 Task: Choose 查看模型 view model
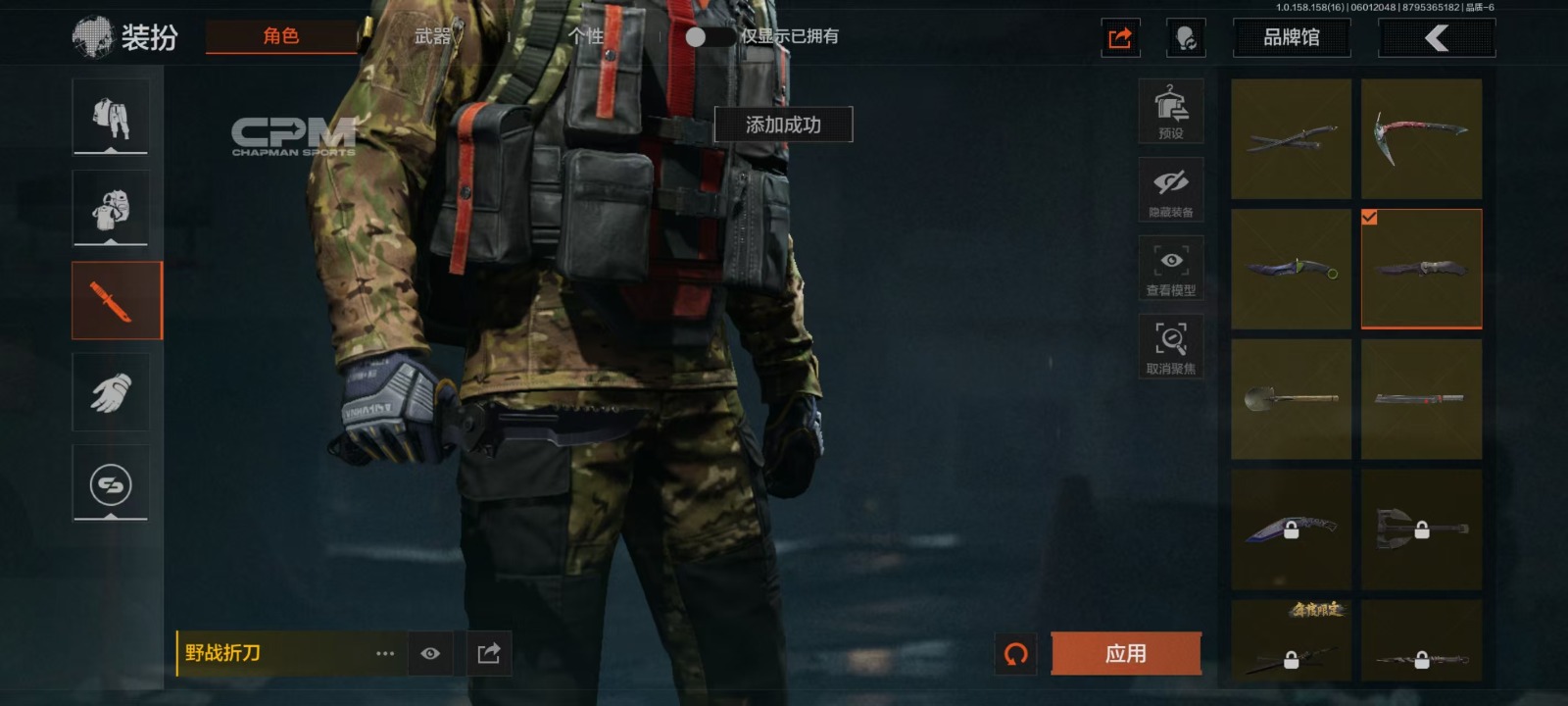coord(1171,269)
